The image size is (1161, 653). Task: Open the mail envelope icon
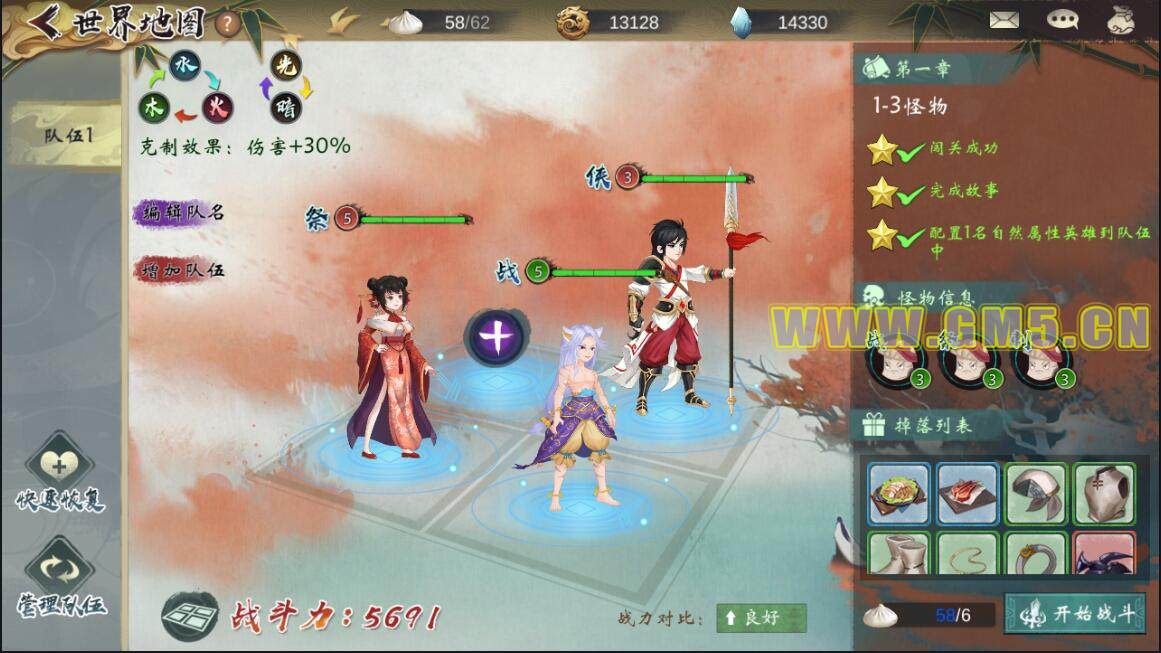1005,19
